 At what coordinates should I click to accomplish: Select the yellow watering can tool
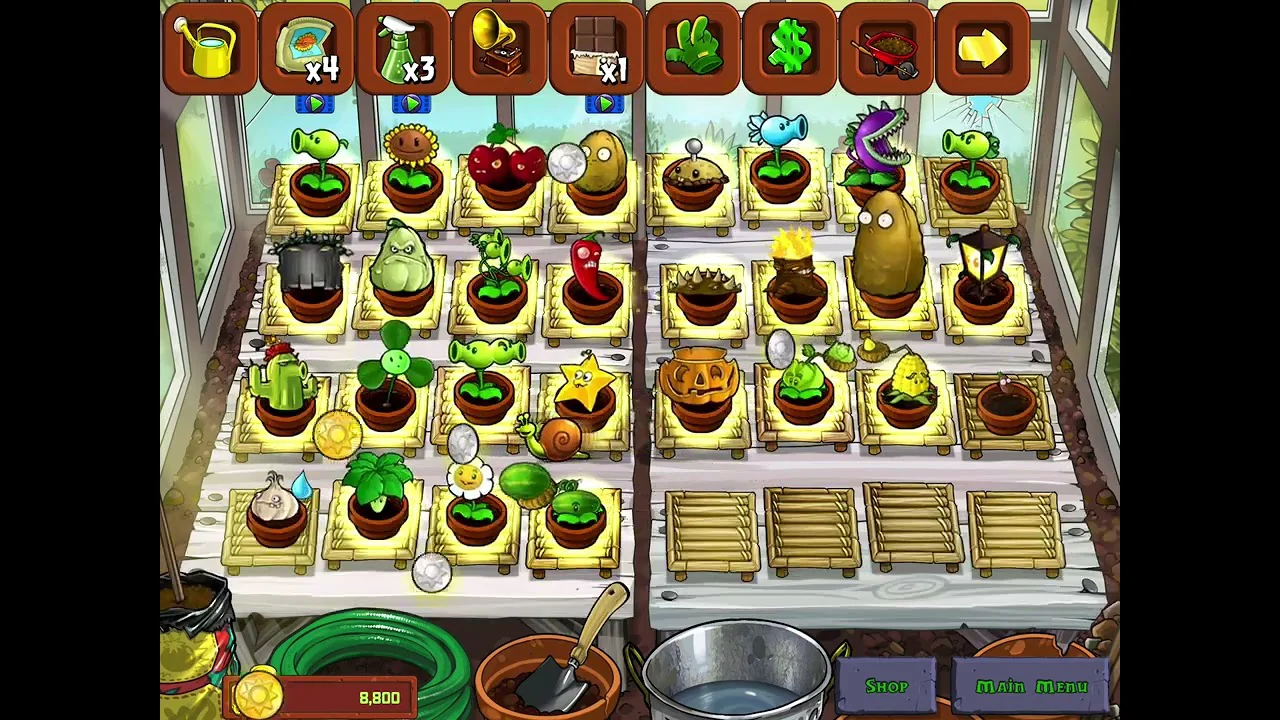[209, 49]
